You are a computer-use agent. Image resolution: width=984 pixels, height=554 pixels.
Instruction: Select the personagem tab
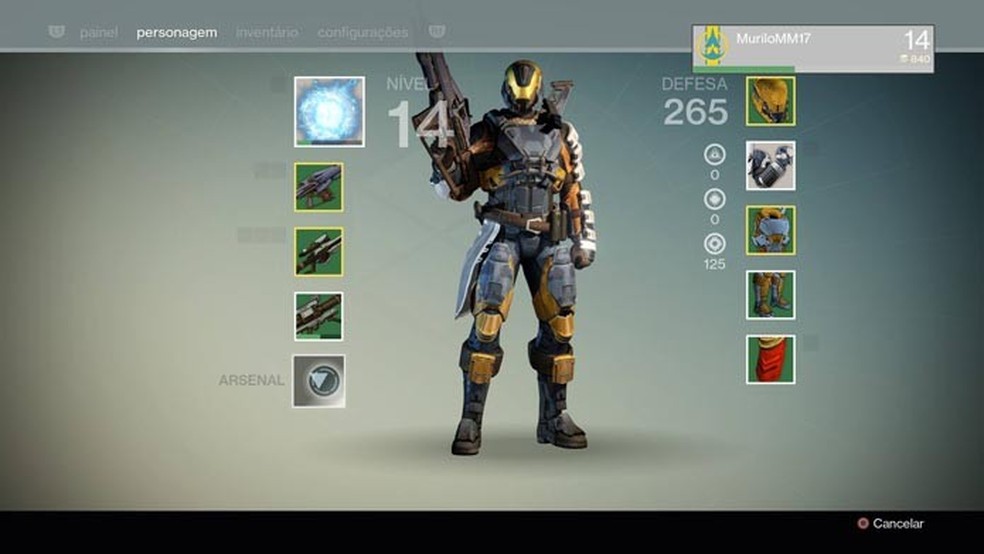pos(177,32)
